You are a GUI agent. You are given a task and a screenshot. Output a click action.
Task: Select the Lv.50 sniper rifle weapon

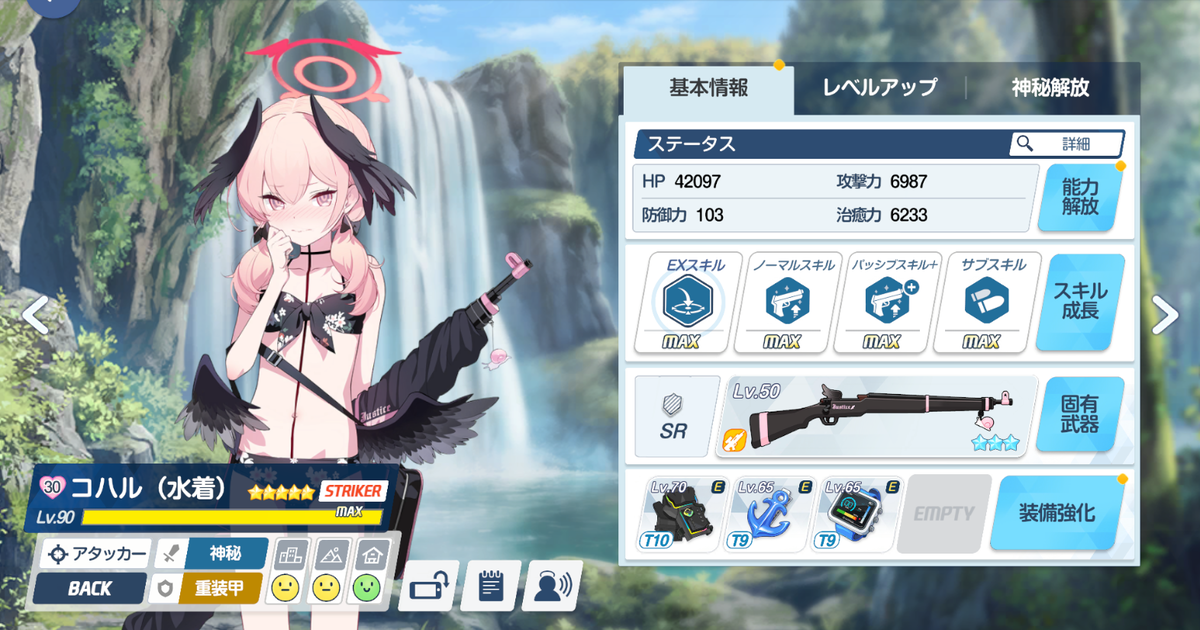[x=875, y=415]
